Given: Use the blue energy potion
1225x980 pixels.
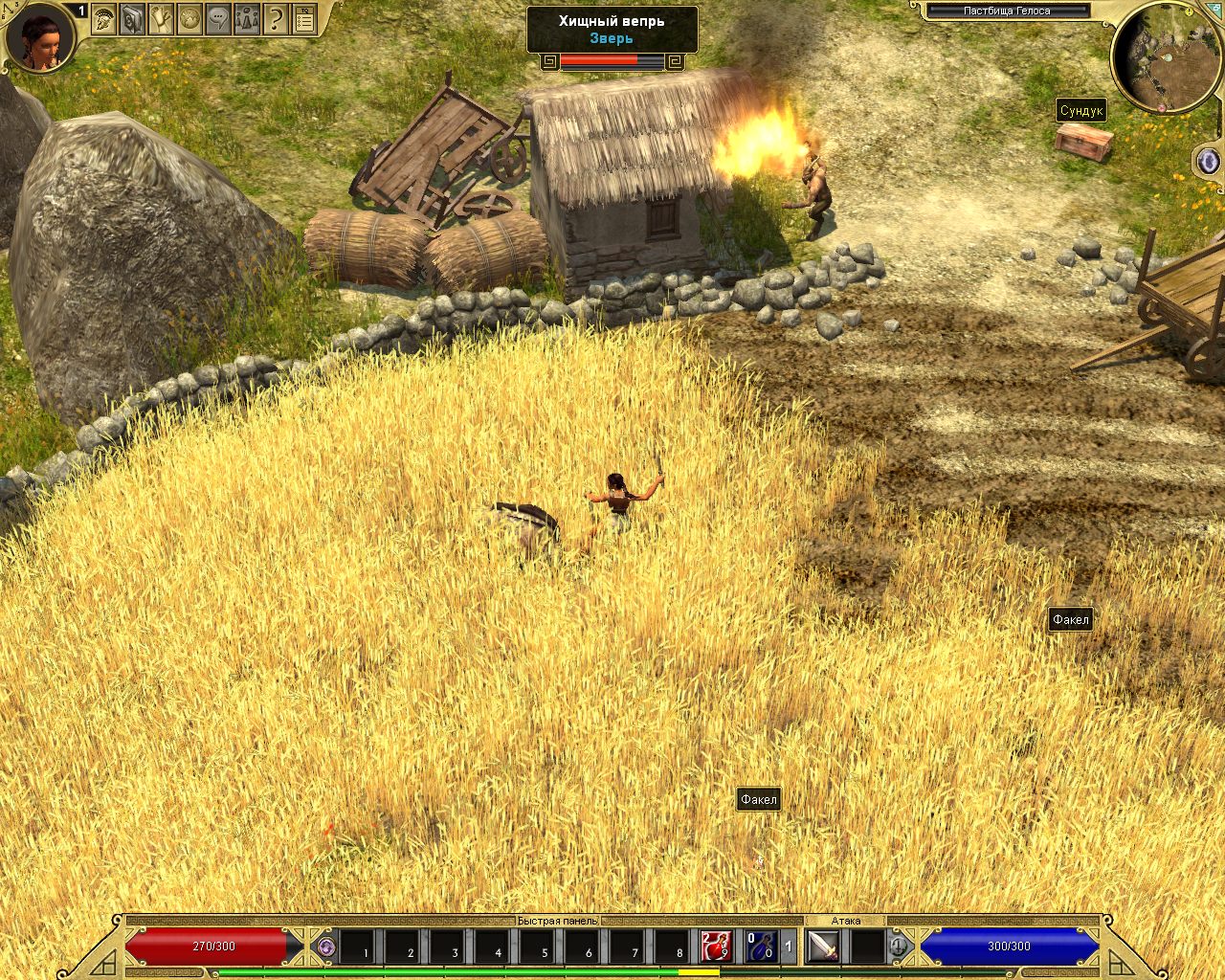Looking at the screenshot, I should click(x=760, y=947).
